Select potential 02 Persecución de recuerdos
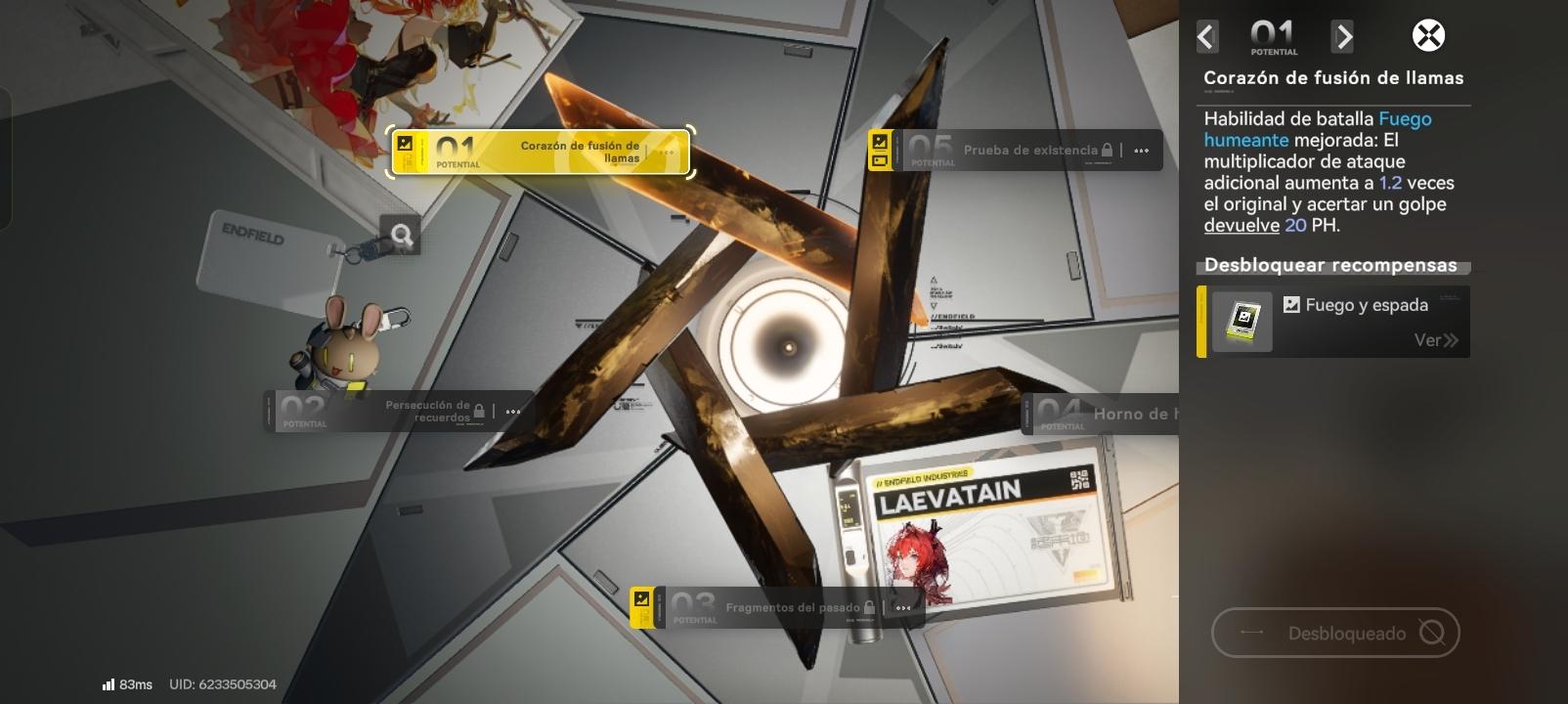The height and width of the screenshot is (704, 1568). 398,412
